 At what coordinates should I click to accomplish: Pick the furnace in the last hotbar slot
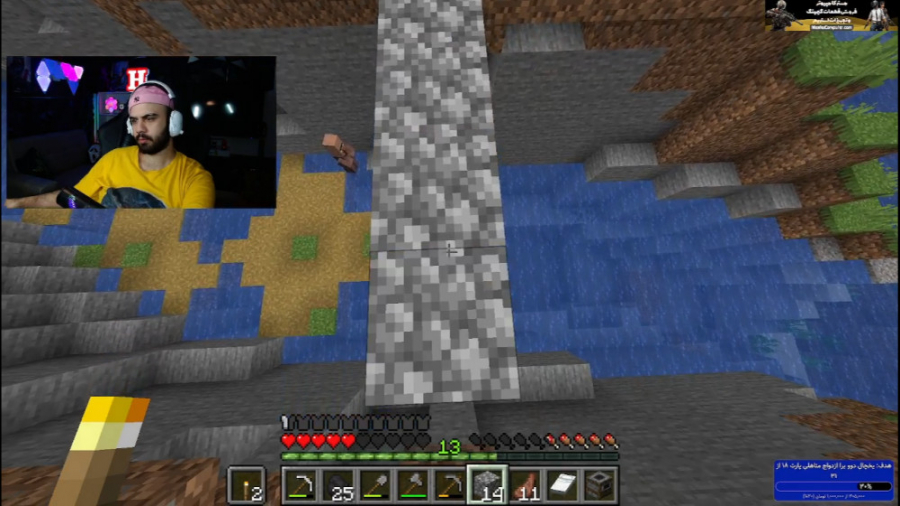coord(598,485)
